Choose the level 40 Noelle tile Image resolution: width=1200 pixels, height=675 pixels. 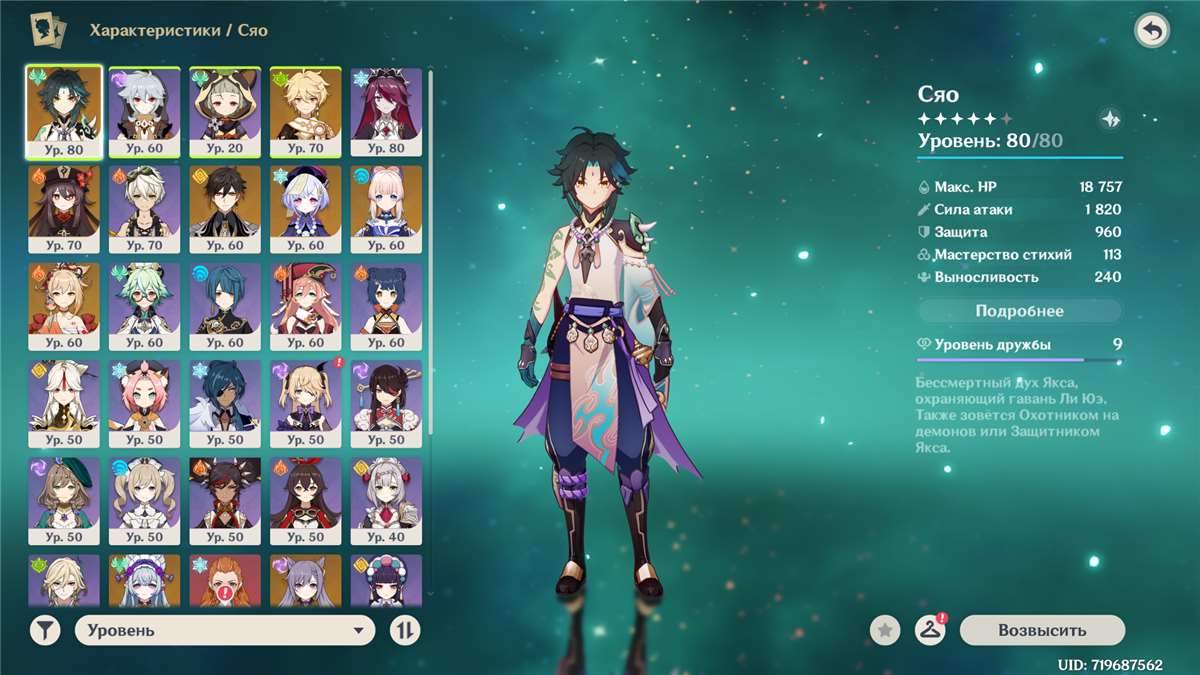pos(386,500)
